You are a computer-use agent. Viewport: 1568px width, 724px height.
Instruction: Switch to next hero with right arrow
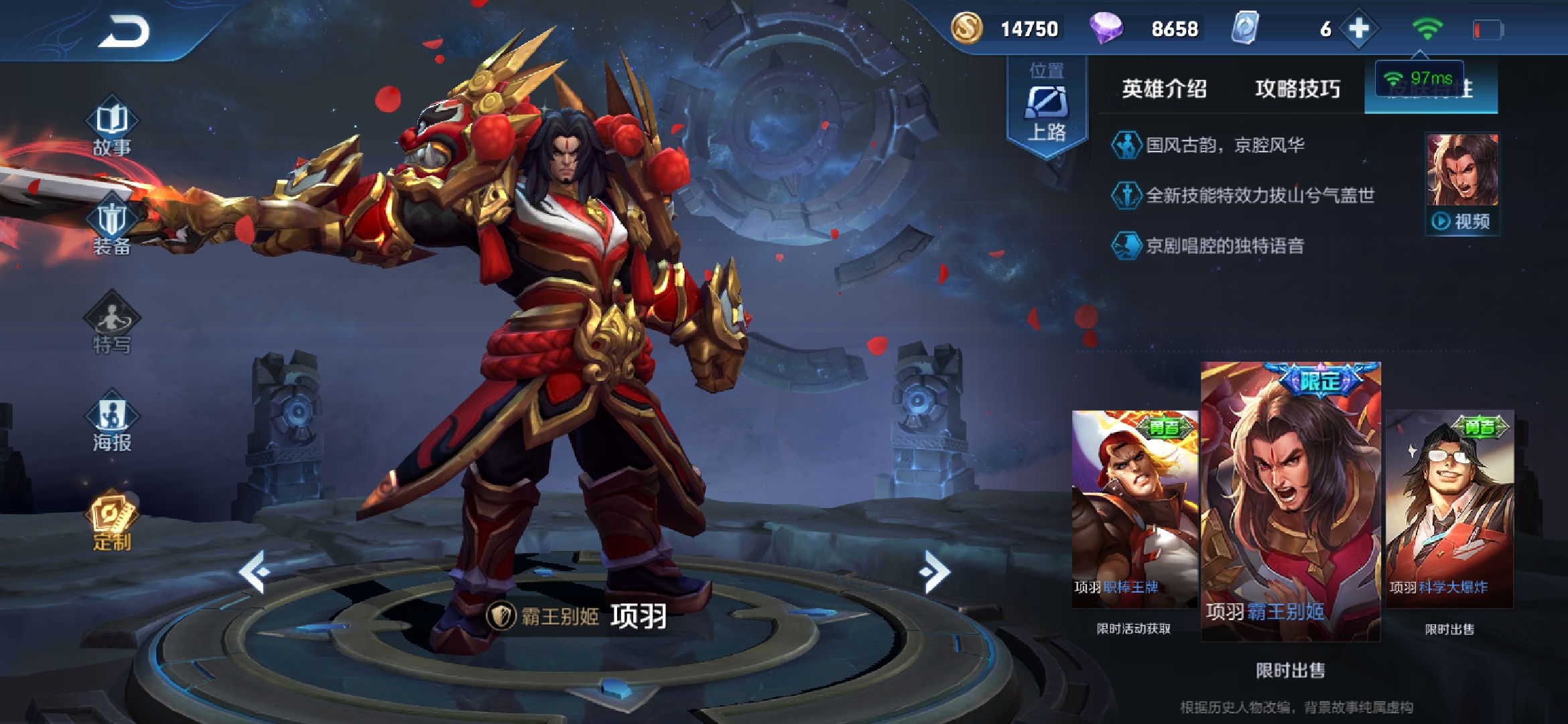click(935, 572)
